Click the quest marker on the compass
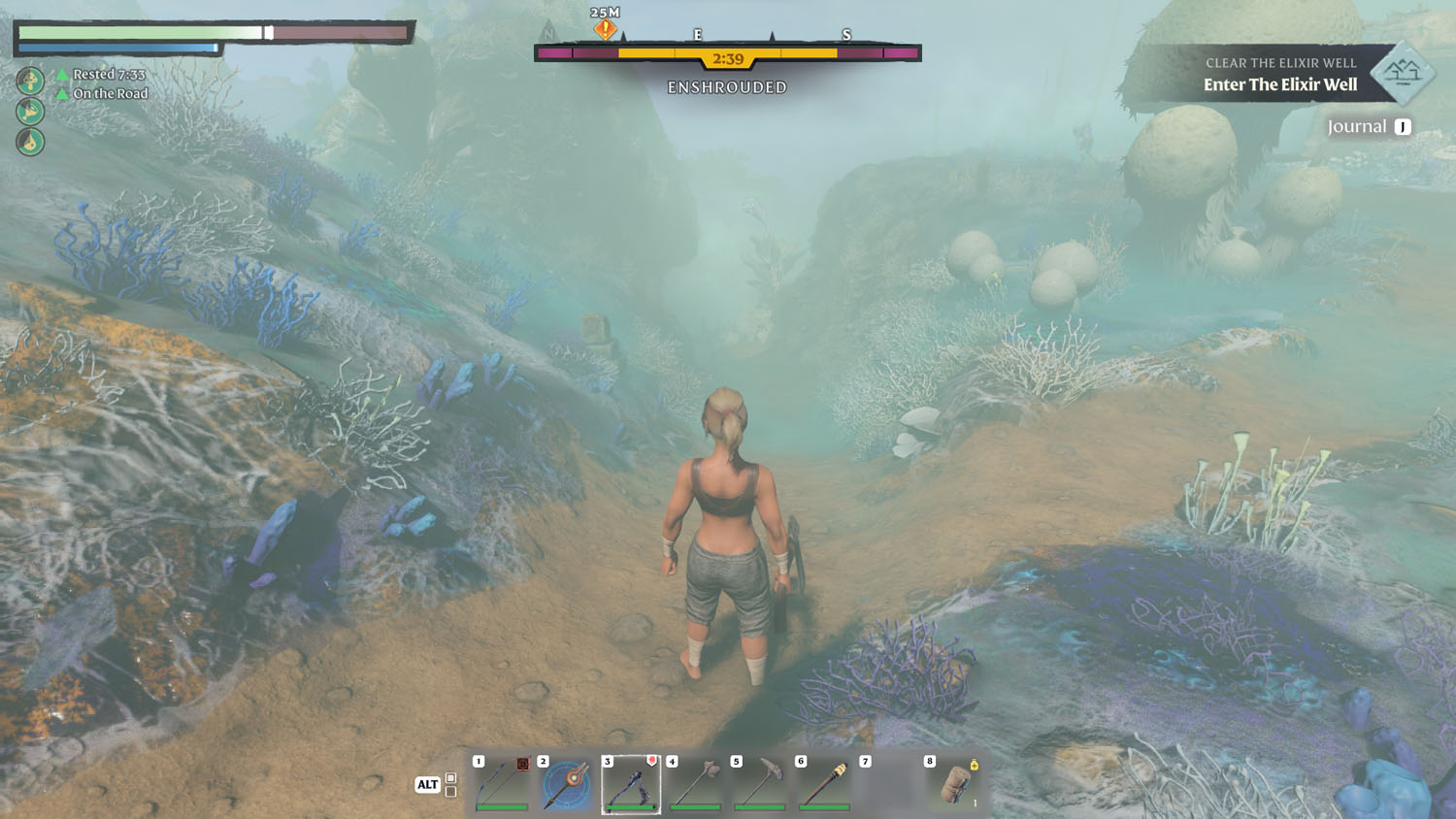The height and width of the screenshot is (819, 1456). coord(605,29)
